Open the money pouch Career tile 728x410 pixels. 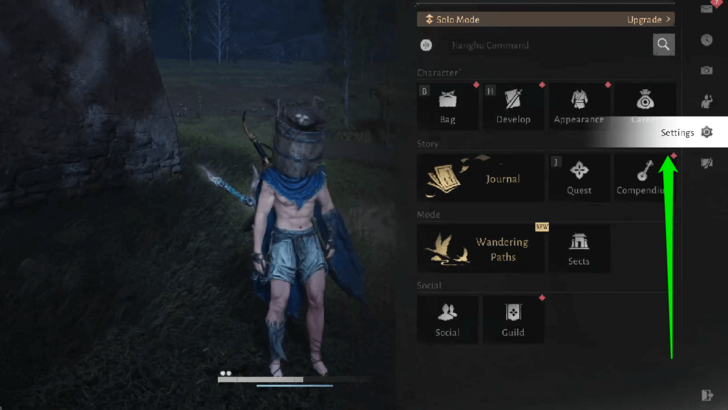(x=644, y=104)
